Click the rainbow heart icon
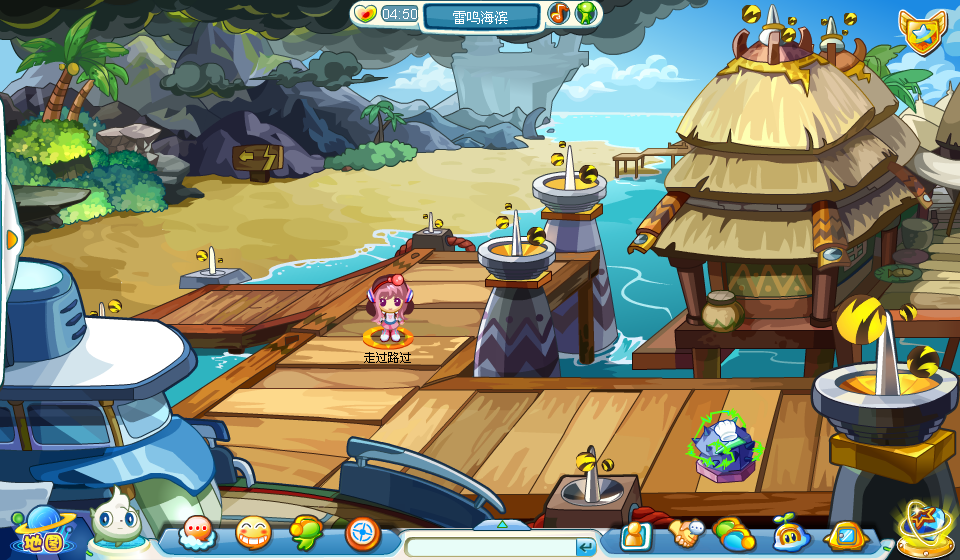This screenshot has width=960, height=560. point(365,14)
